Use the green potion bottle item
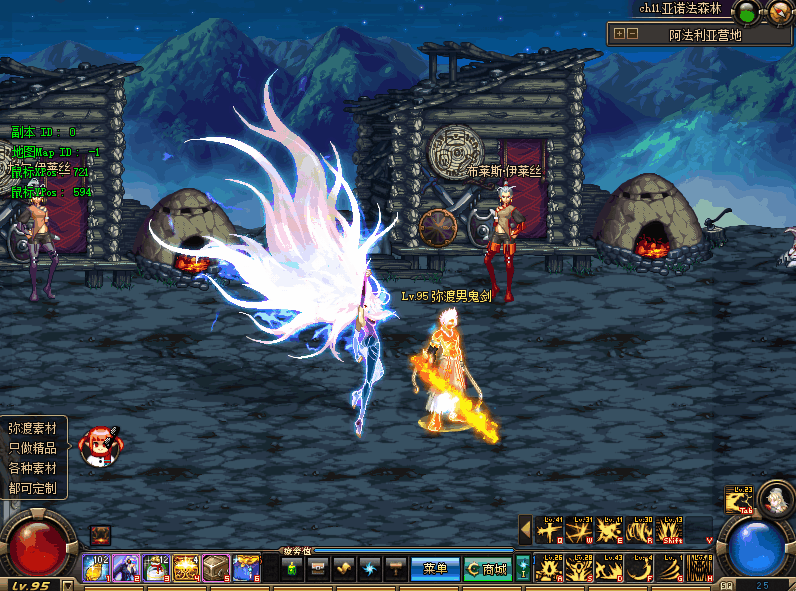Viewport: 796px width, 591px height. pyautogui.click(x=291, y=568)
